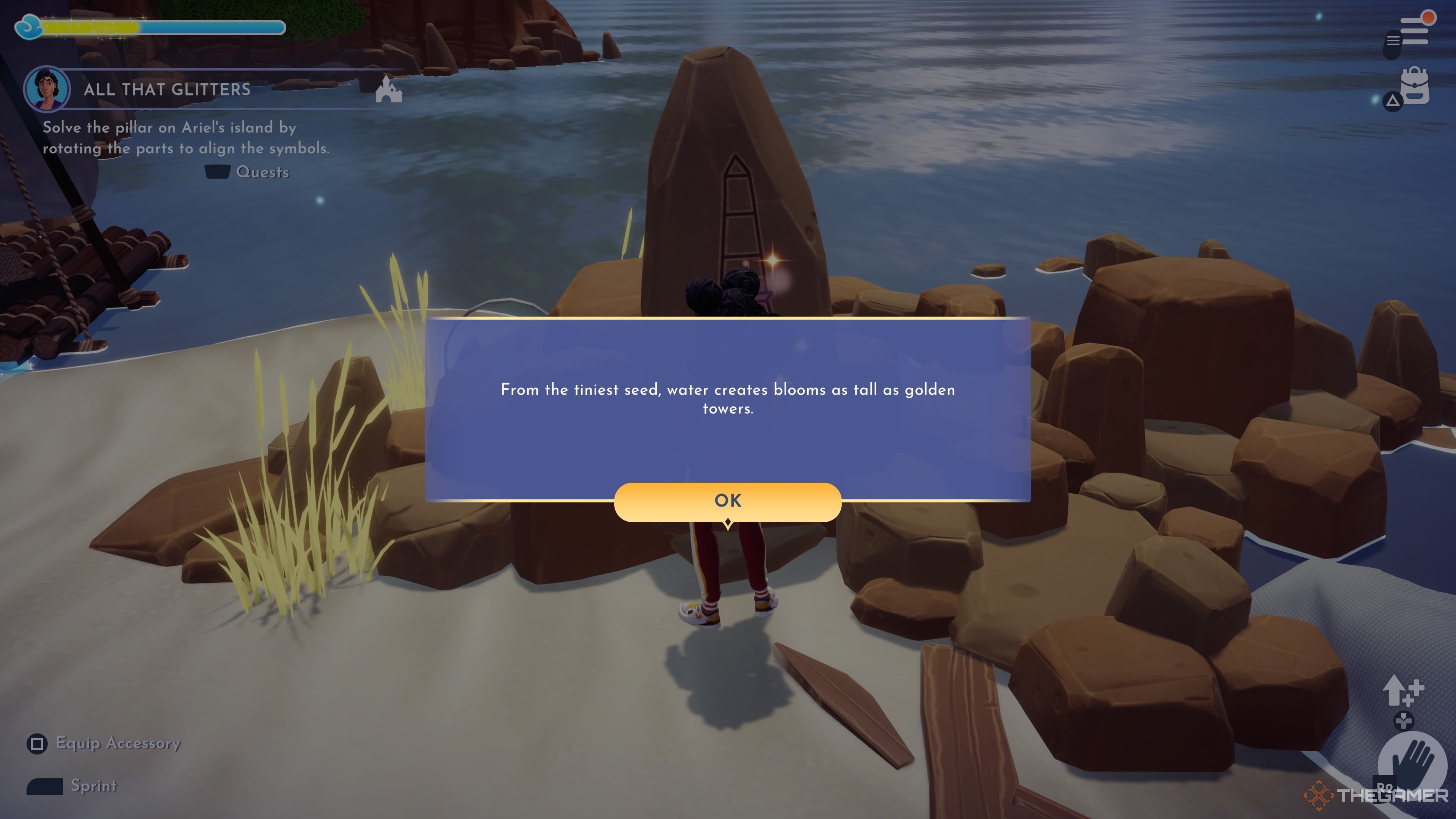Image resolution: width=1456 pixels, height=819 pixels.
Task: Select the hand interact icon near R2
Action: (1412, 760)
